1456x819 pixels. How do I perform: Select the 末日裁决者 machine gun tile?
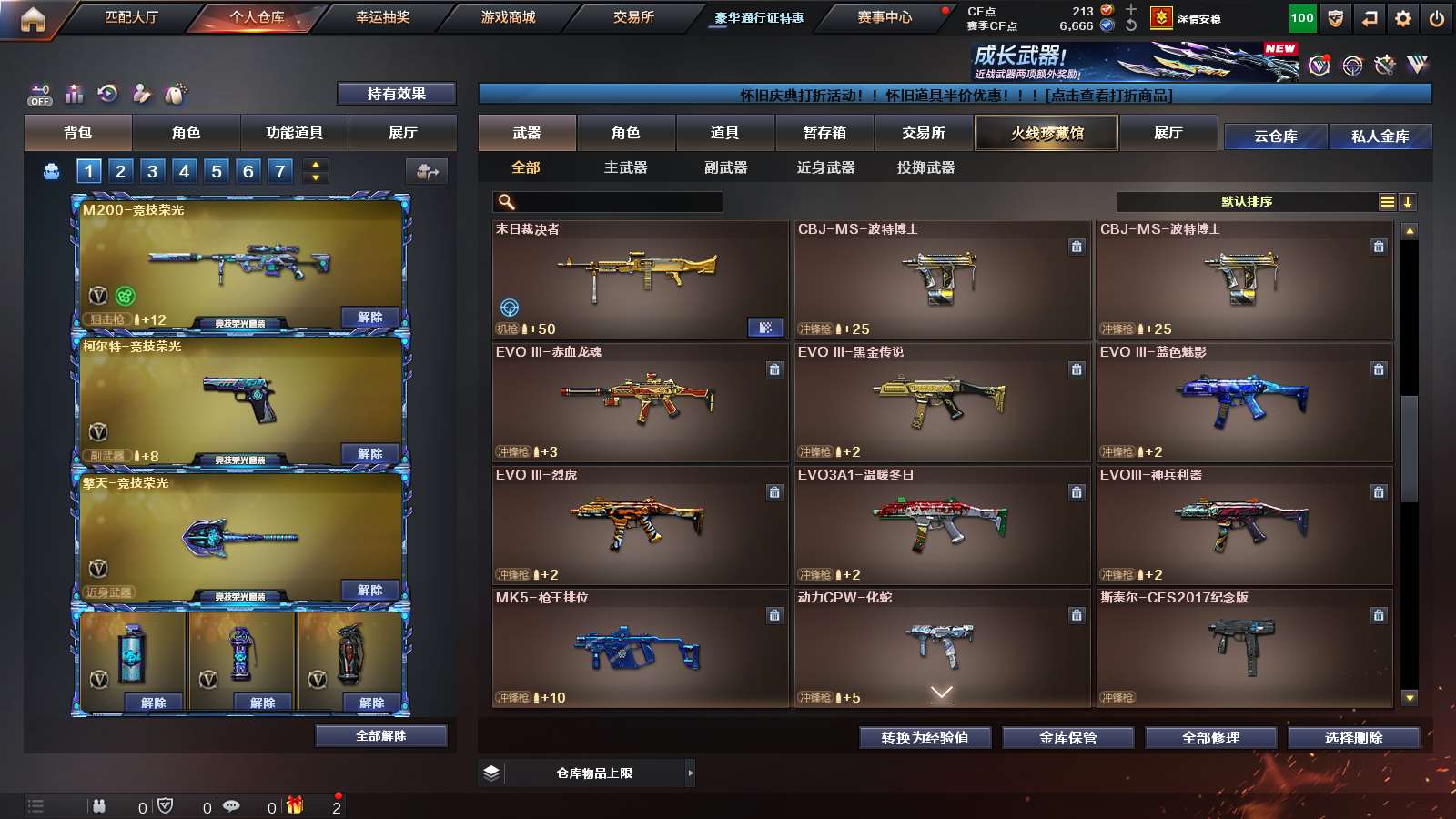640,279
